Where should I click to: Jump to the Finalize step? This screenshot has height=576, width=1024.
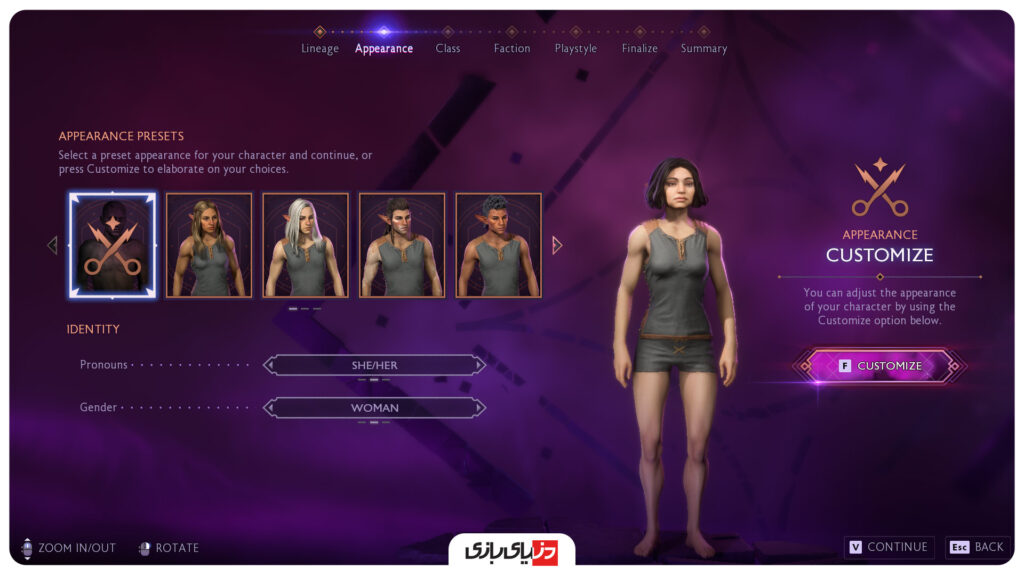(640, 48)
